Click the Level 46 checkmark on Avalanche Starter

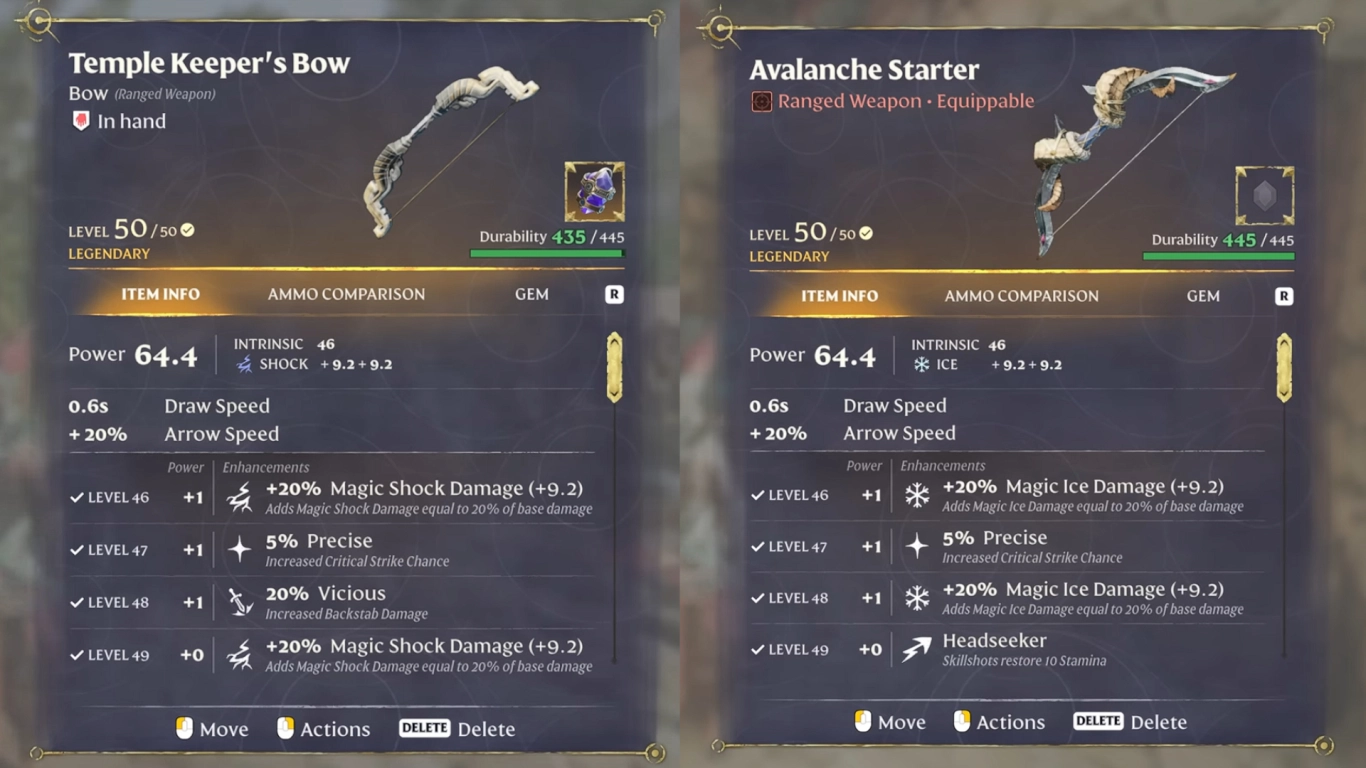(757, 494)
